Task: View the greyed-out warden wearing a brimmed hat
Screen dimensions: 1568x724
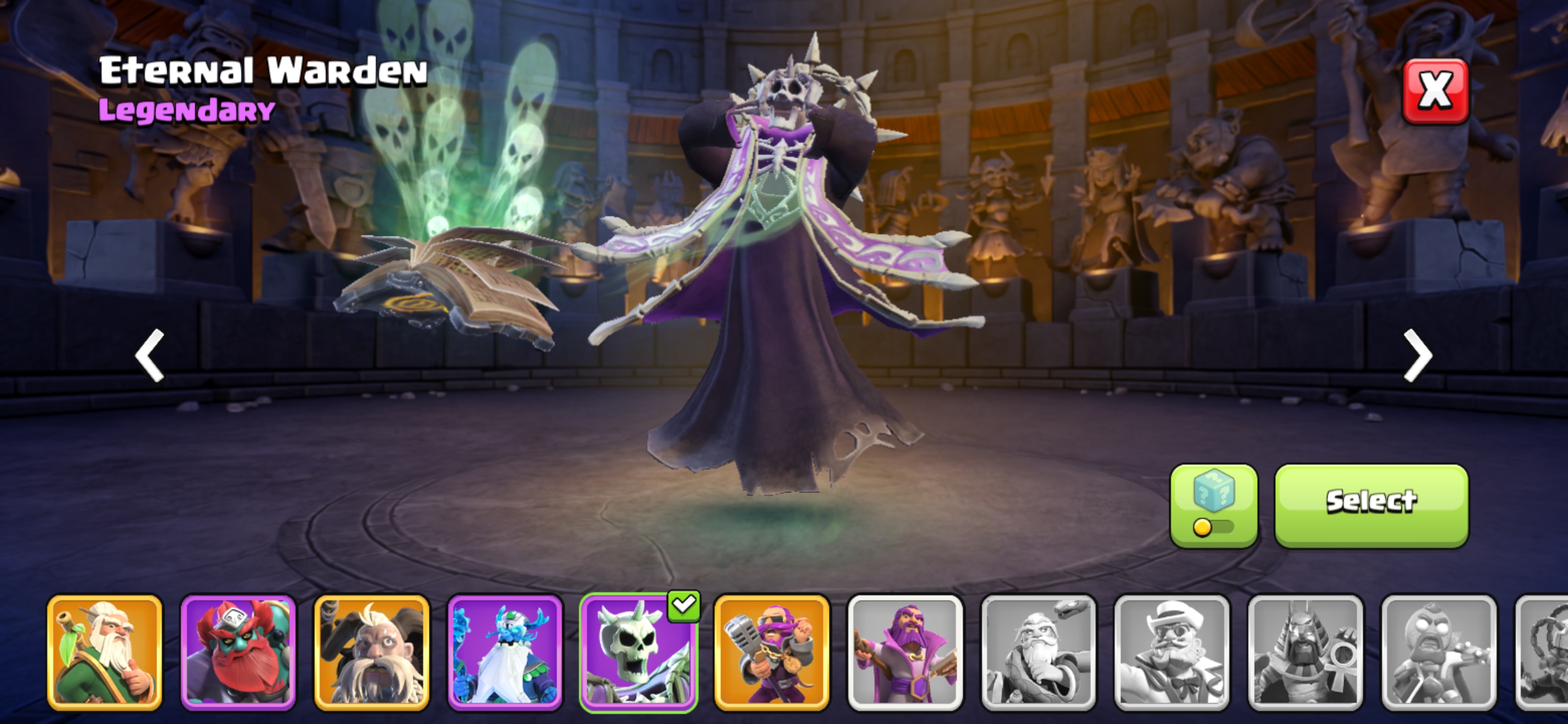Action: (x=1172, y=652)
